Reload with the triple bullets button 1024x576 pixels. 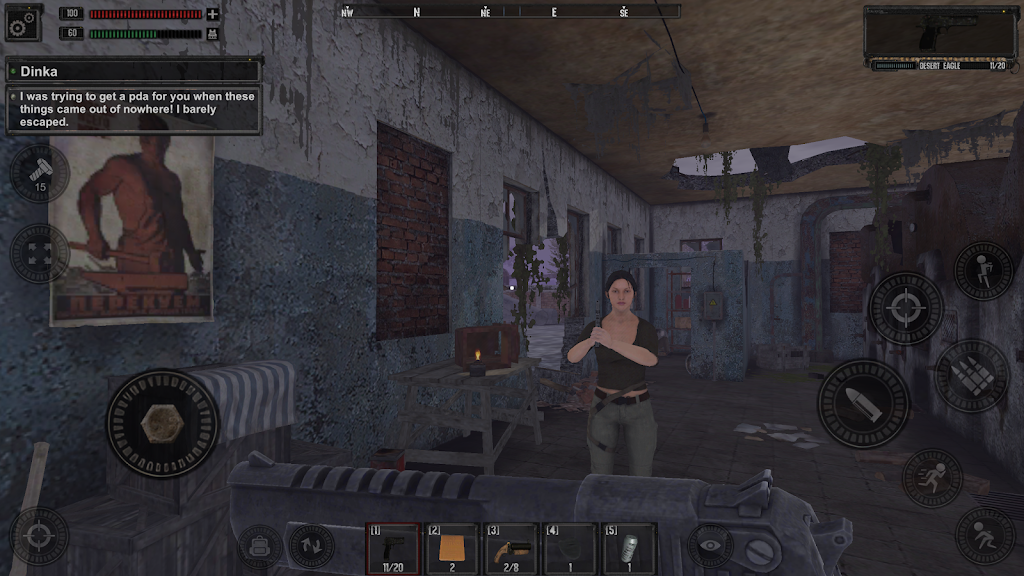971,376
